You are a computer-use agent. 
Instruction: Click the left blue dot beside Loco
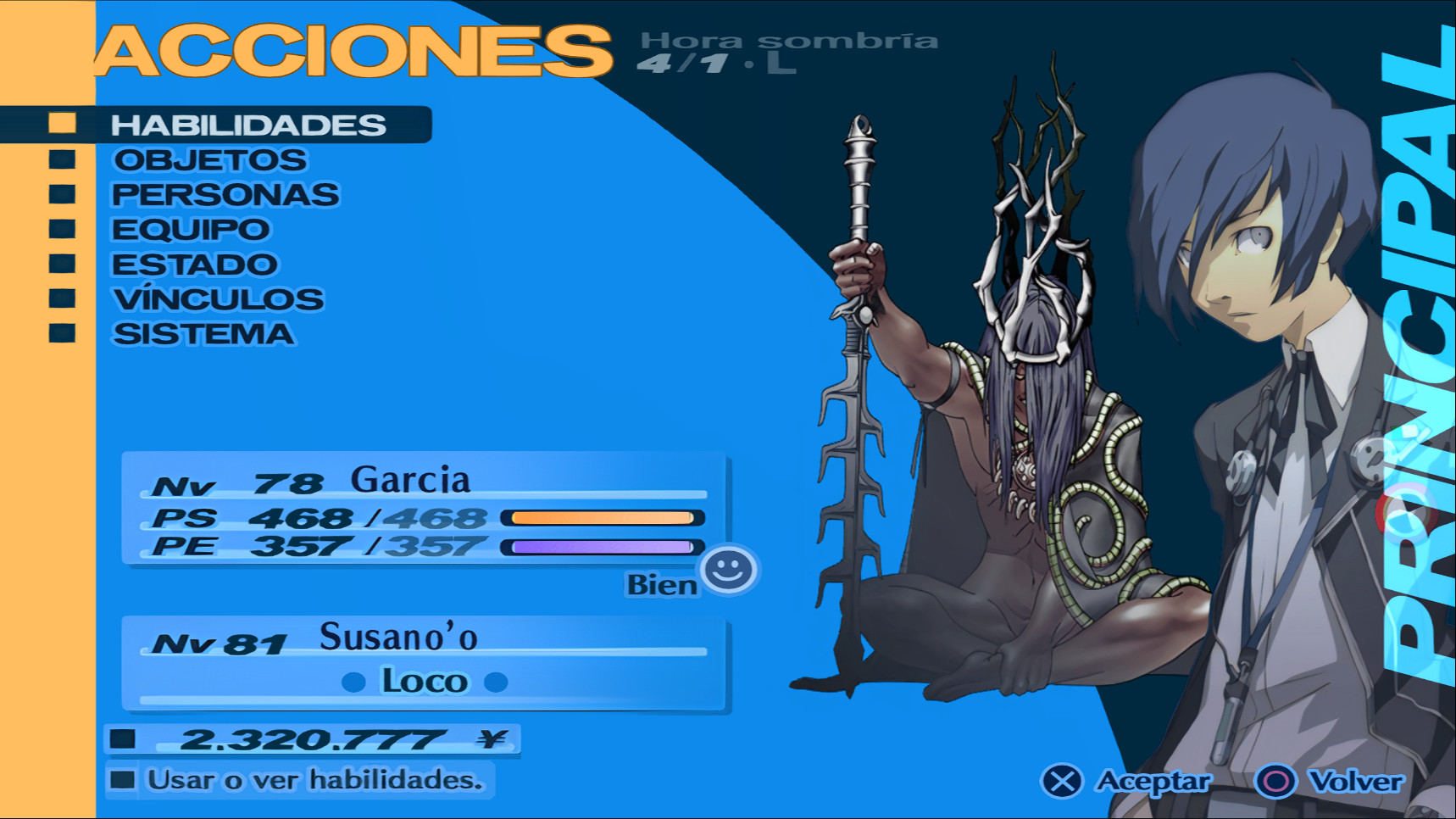click(353, 682)
